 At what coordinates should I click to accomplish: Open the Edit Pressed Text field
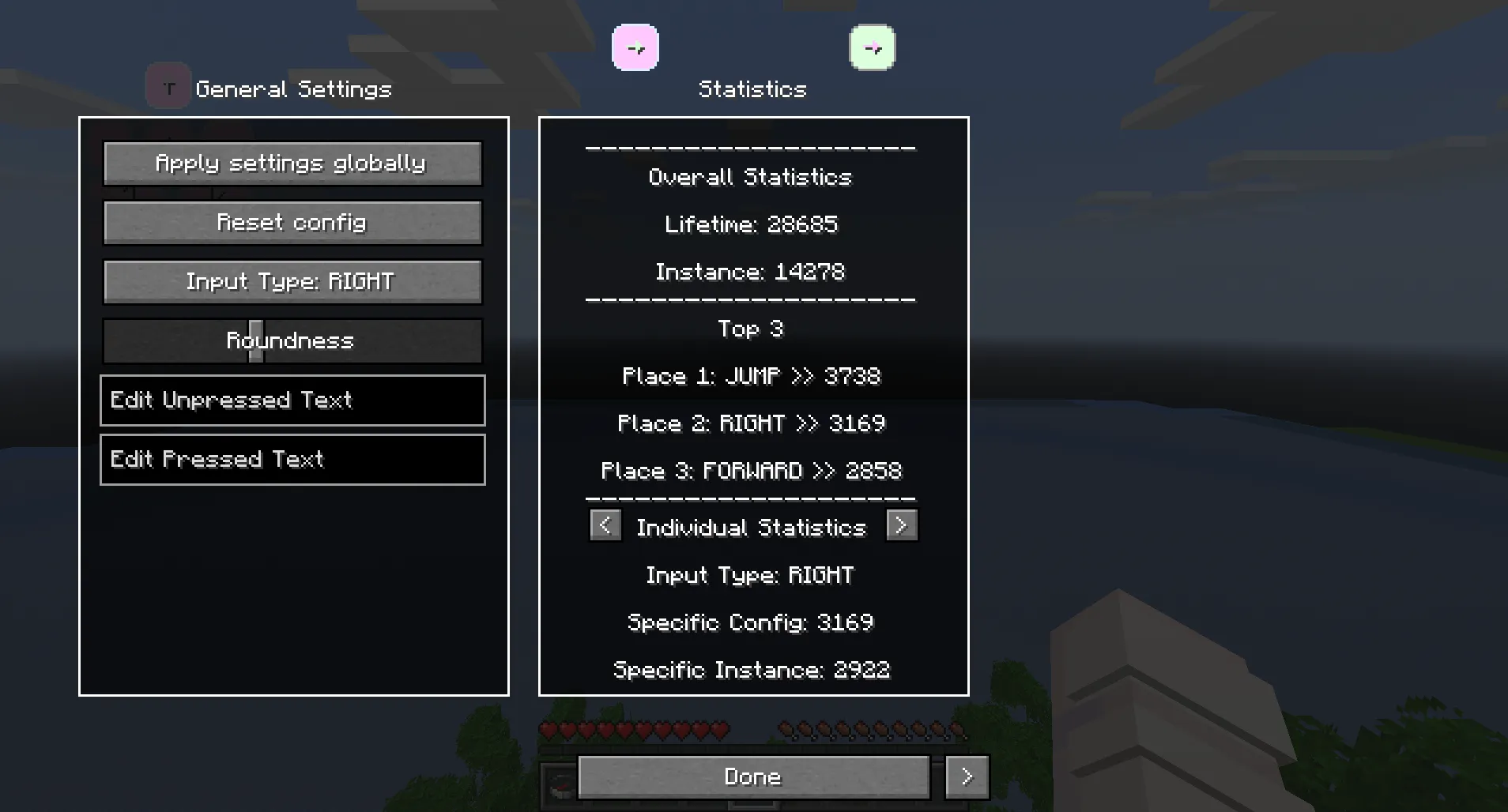292,459
